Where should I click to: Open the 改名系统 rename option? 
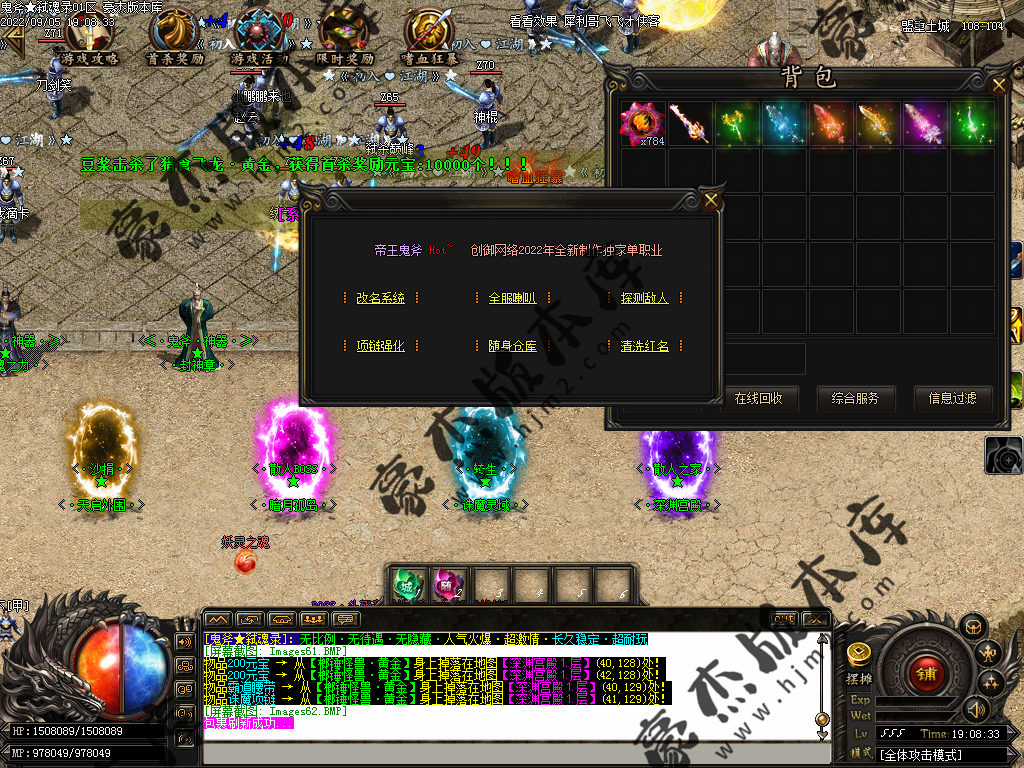tap(381, 298)
